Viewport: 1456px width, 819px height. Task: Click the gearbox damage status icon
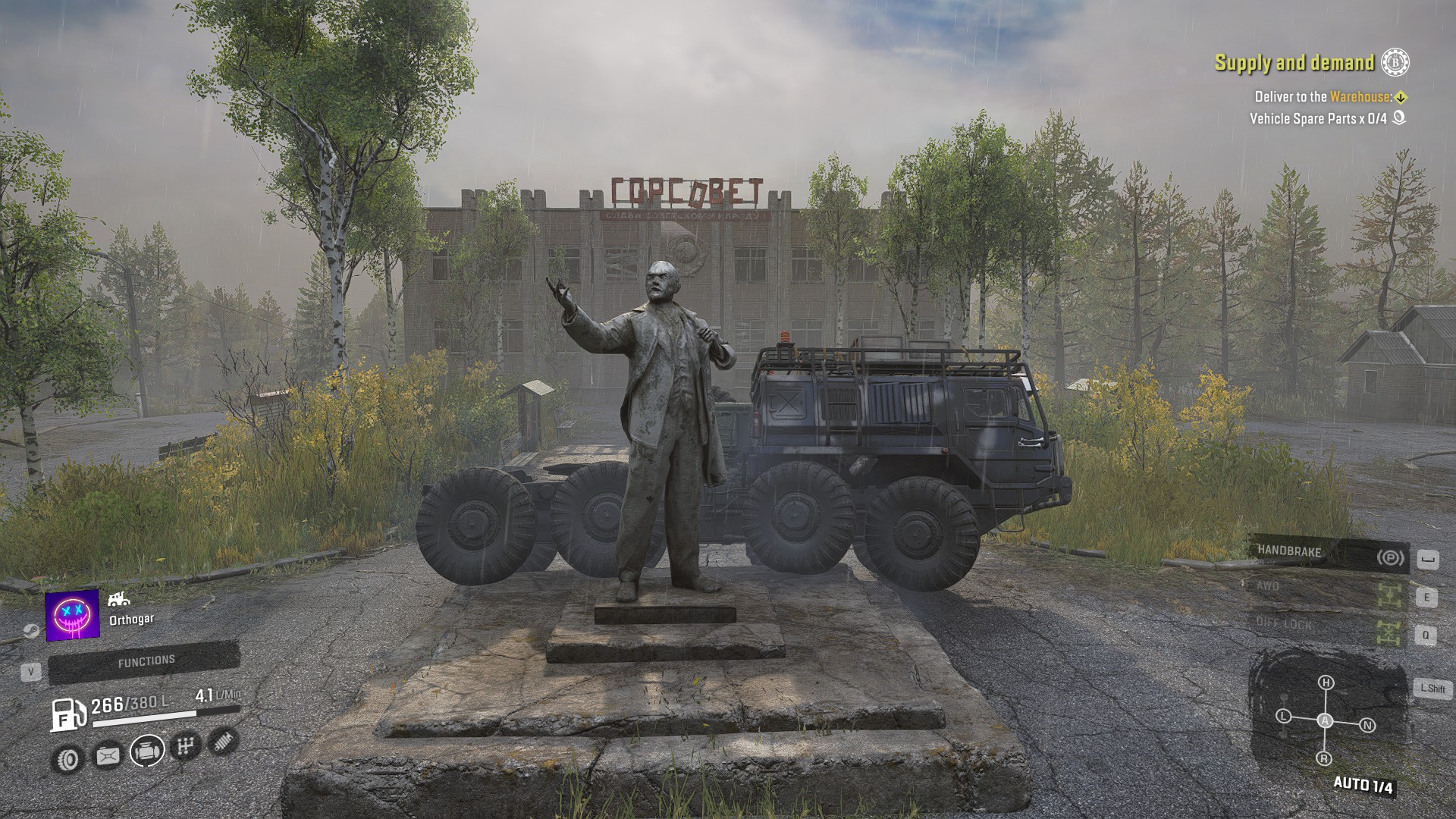click(186, 747)
